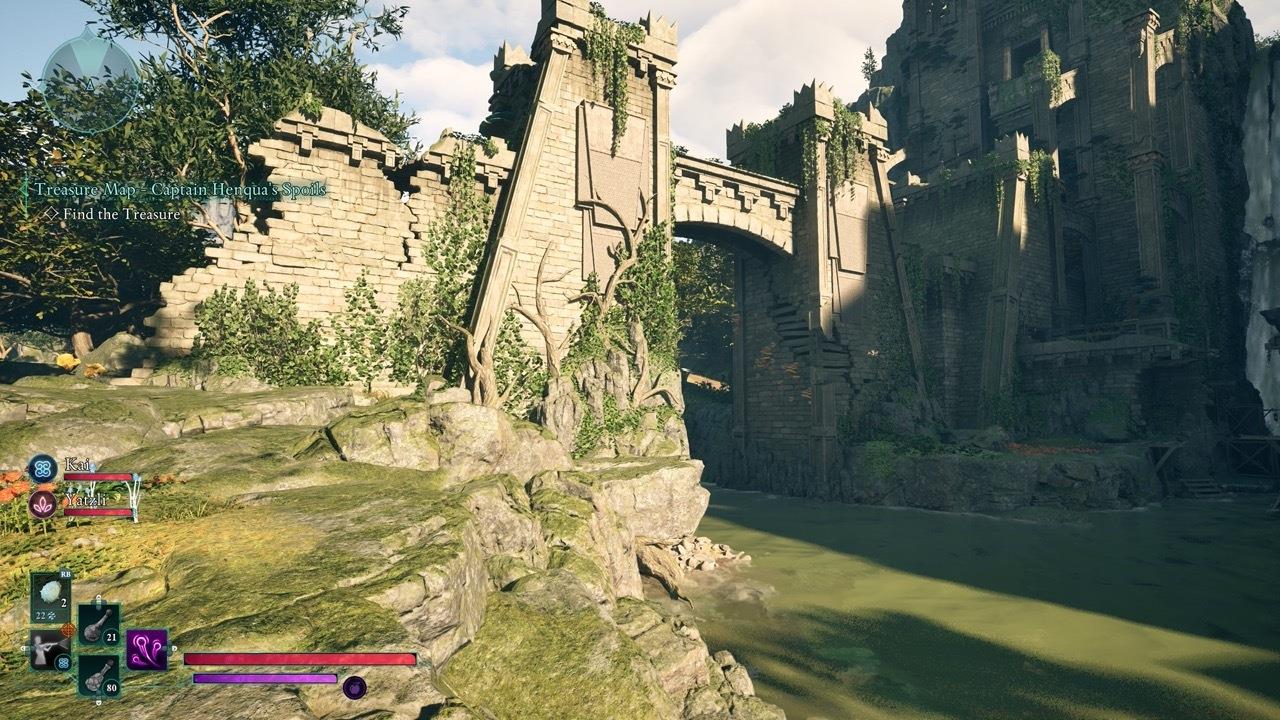
Task: Click the dark orb icon beside the mana bar
Action: [x=355, y=687]
